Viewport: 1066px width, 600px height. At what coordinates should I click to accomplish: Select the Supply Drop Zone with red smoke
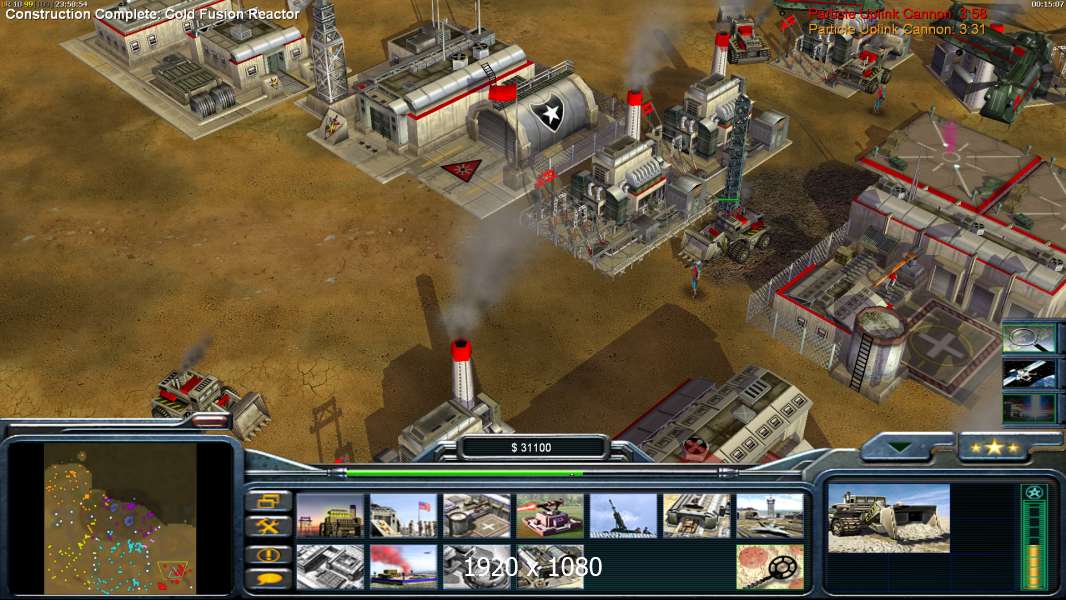pyautogui.click(x=403, y=566)
